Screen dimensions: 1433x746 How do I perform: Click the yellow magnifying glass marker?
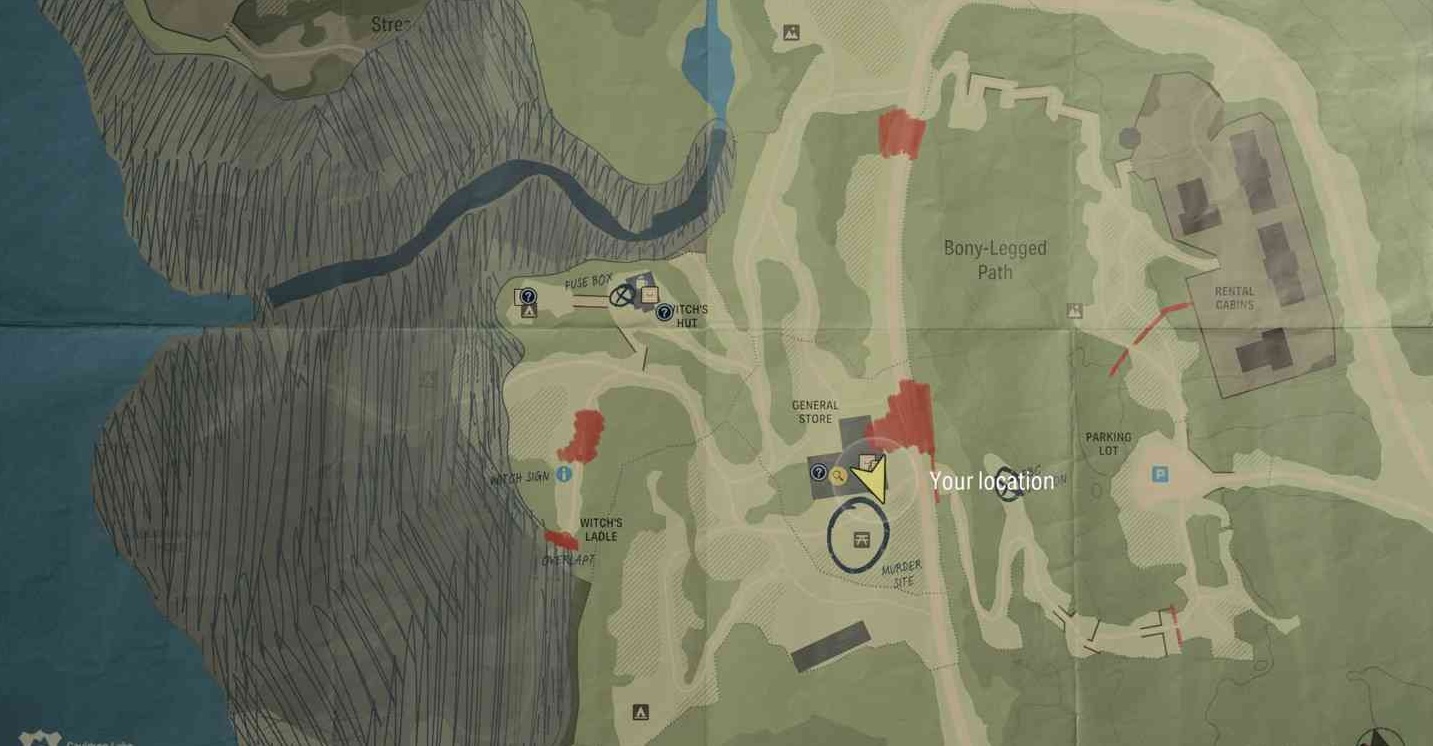click(838, 476)
